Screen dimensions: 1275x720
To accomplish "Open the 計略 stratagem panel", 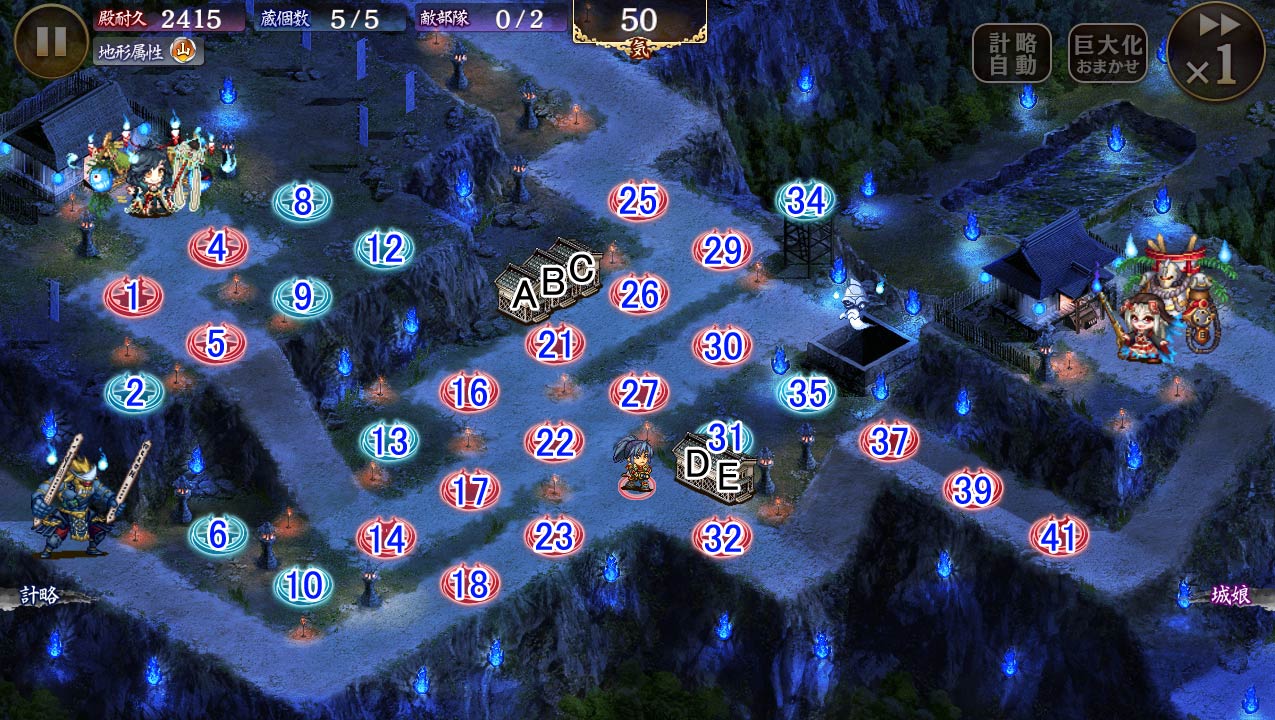I will point(40,596).
